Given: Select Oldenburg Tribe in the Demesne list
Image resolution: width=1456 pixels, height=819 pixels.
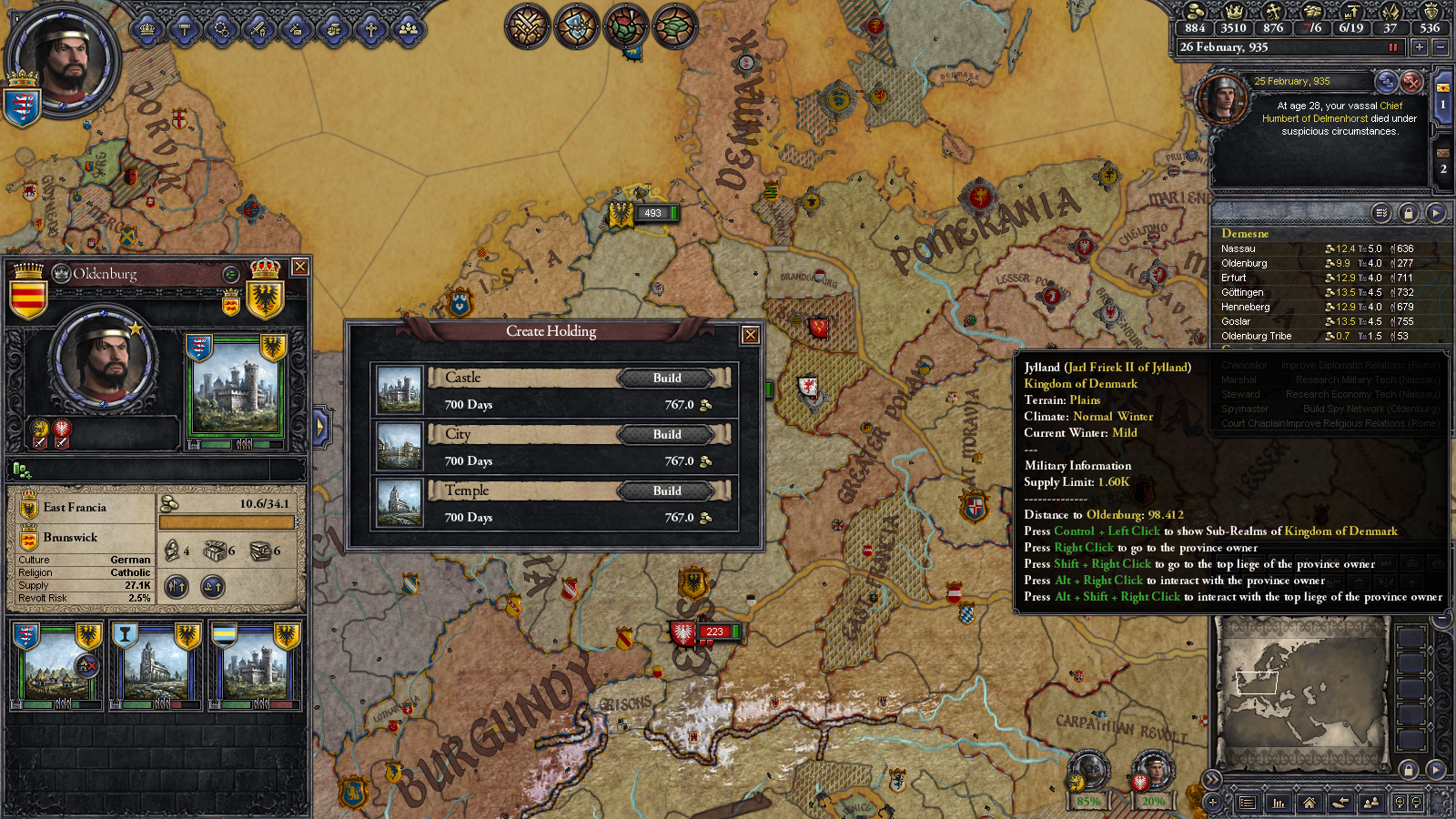Looking at the screenshot, I should (1256, 336).
